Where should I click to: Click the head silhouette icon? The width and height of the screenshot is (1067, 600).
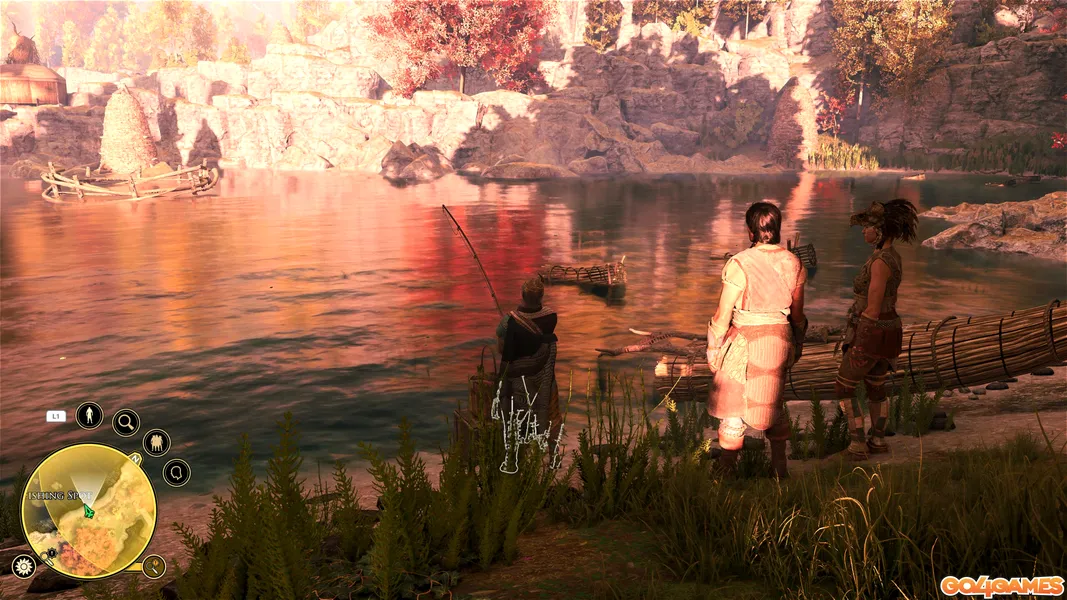tap(176, 472)
